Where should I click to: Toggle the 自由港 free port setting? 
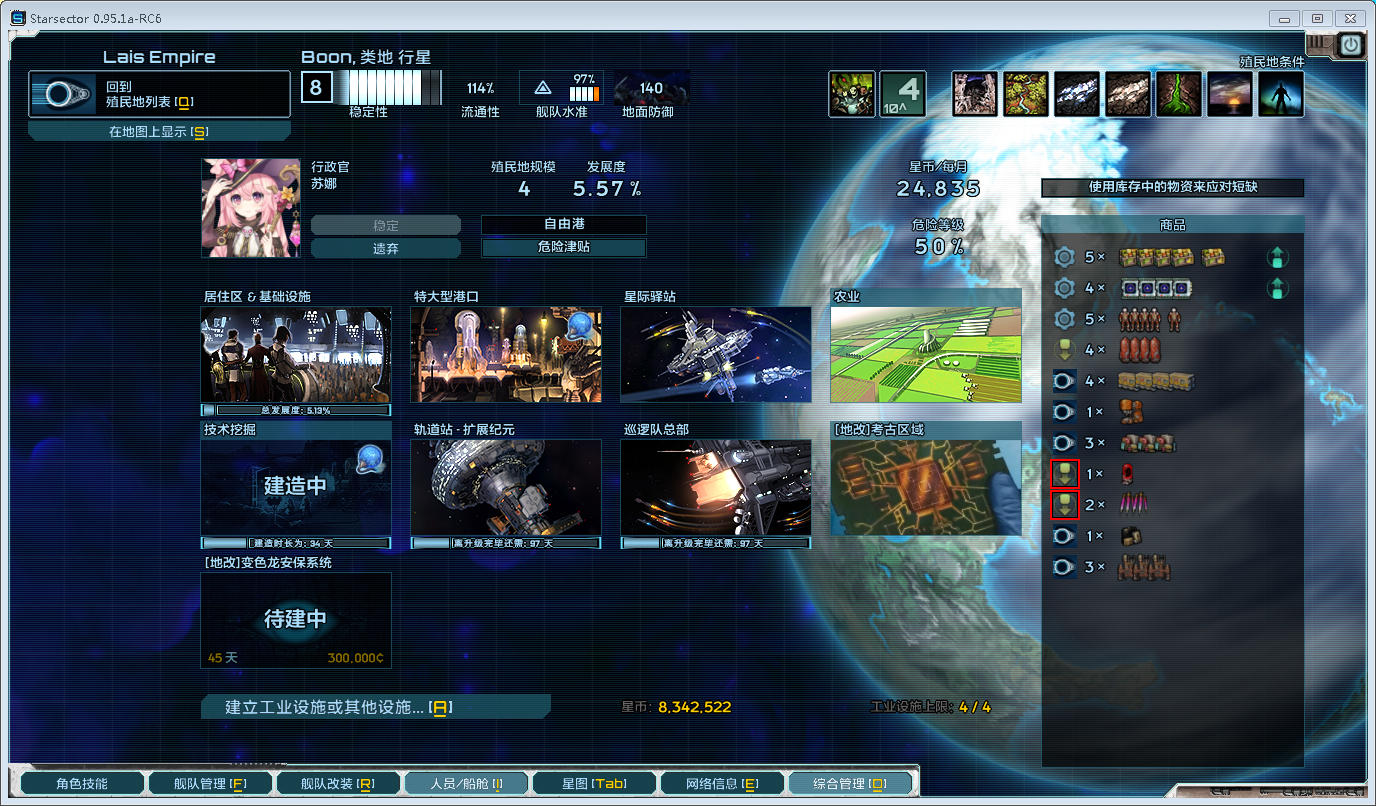[x=562, y=225]
